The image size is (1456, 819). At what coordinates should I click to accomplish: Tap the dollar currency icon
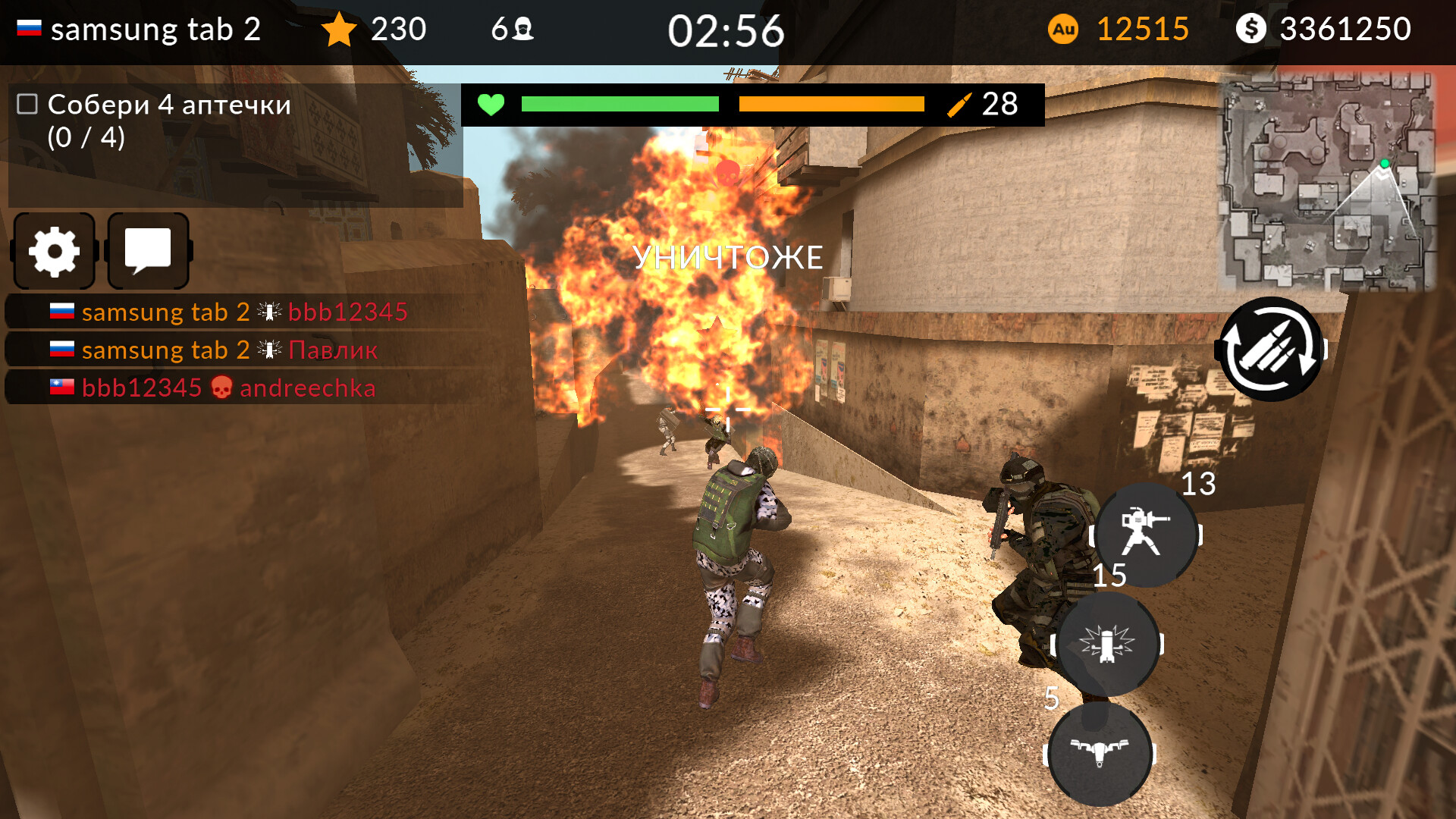coord(1253,30)
